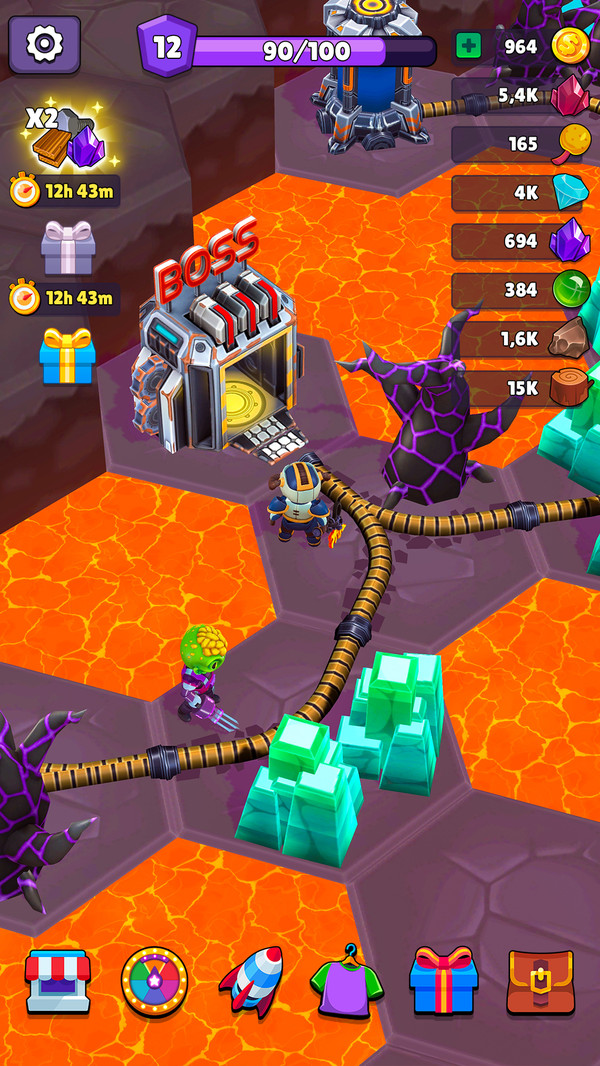600x1066 pixels.
Task: Open the gear settings menu
Action: point(44,44)
